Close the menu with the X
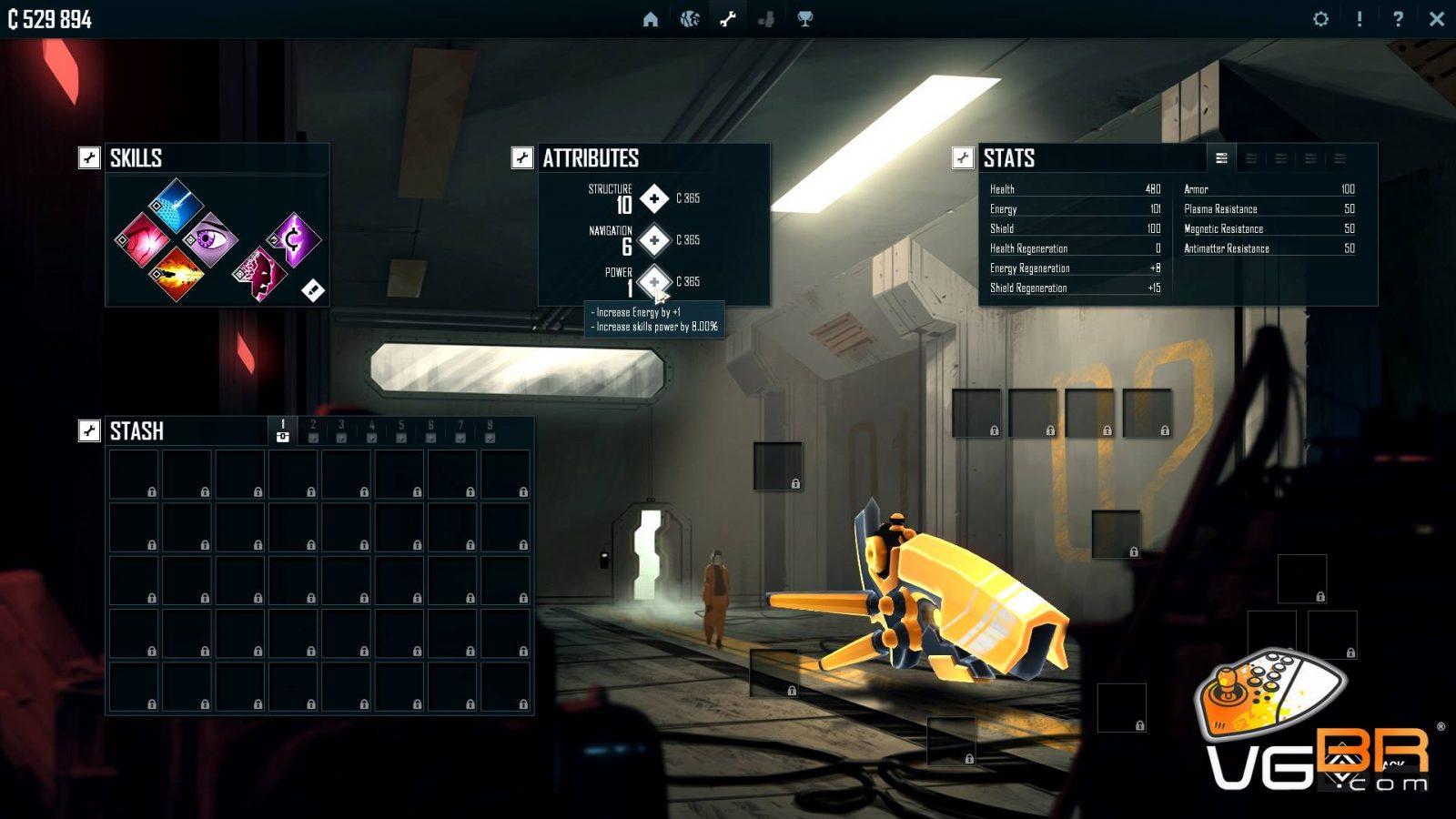The width and height of the screenshot is (1456, 819). tap(1437, 19)
